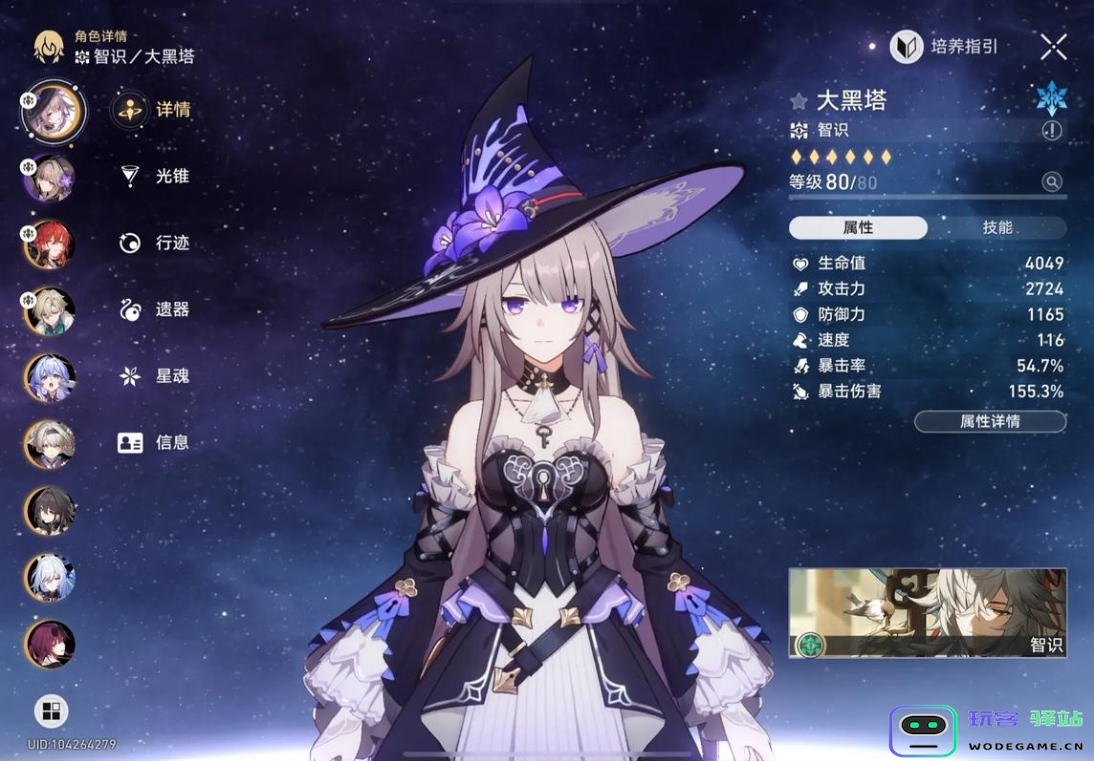This screenshot has width=1094, height=761.
Task: Tap the exclamation info icon beside 智识
Action: pos(1051,130)
